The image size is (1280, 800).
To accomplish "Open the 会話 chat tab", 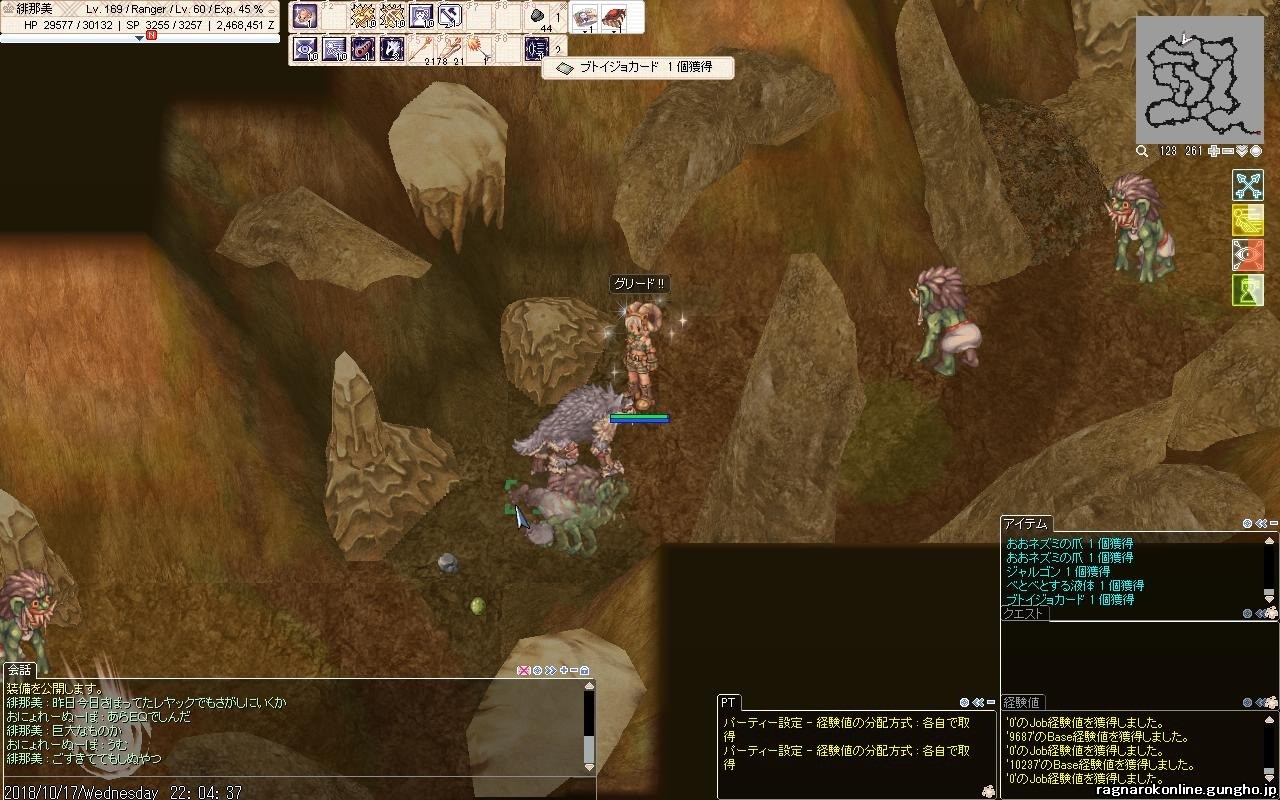I will (19, 670).
